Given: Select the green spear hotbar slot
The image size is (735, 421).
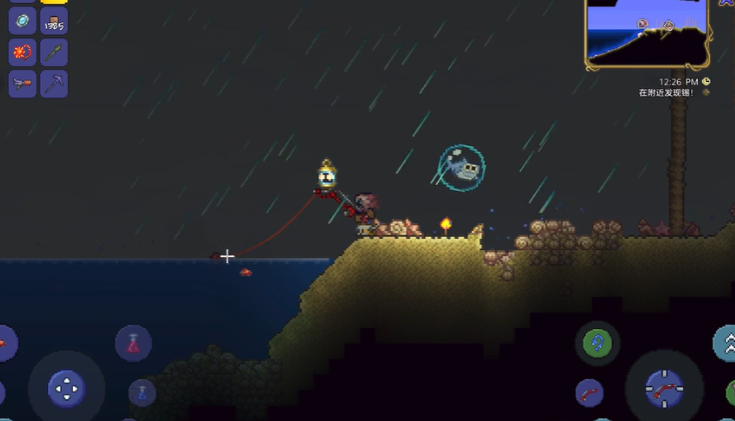Looking at the screenshot, I should tap(54, 51).
